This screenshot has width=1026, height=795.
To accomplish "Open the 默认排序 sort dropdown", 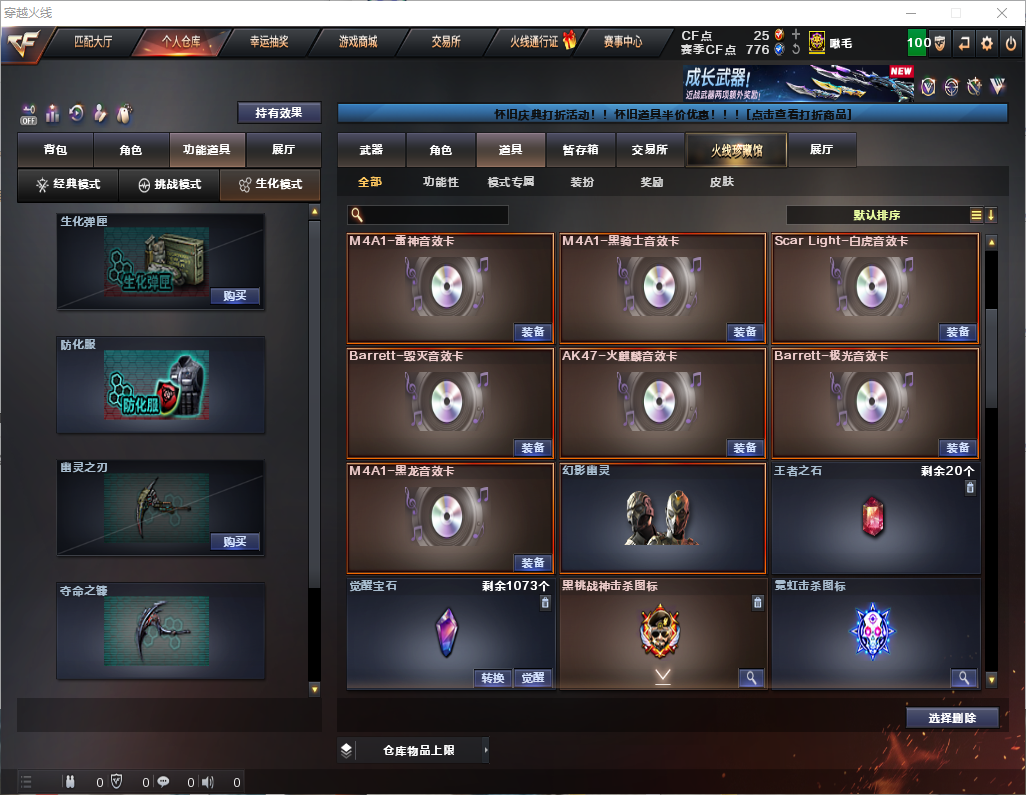I will click(x=875, y=215).
